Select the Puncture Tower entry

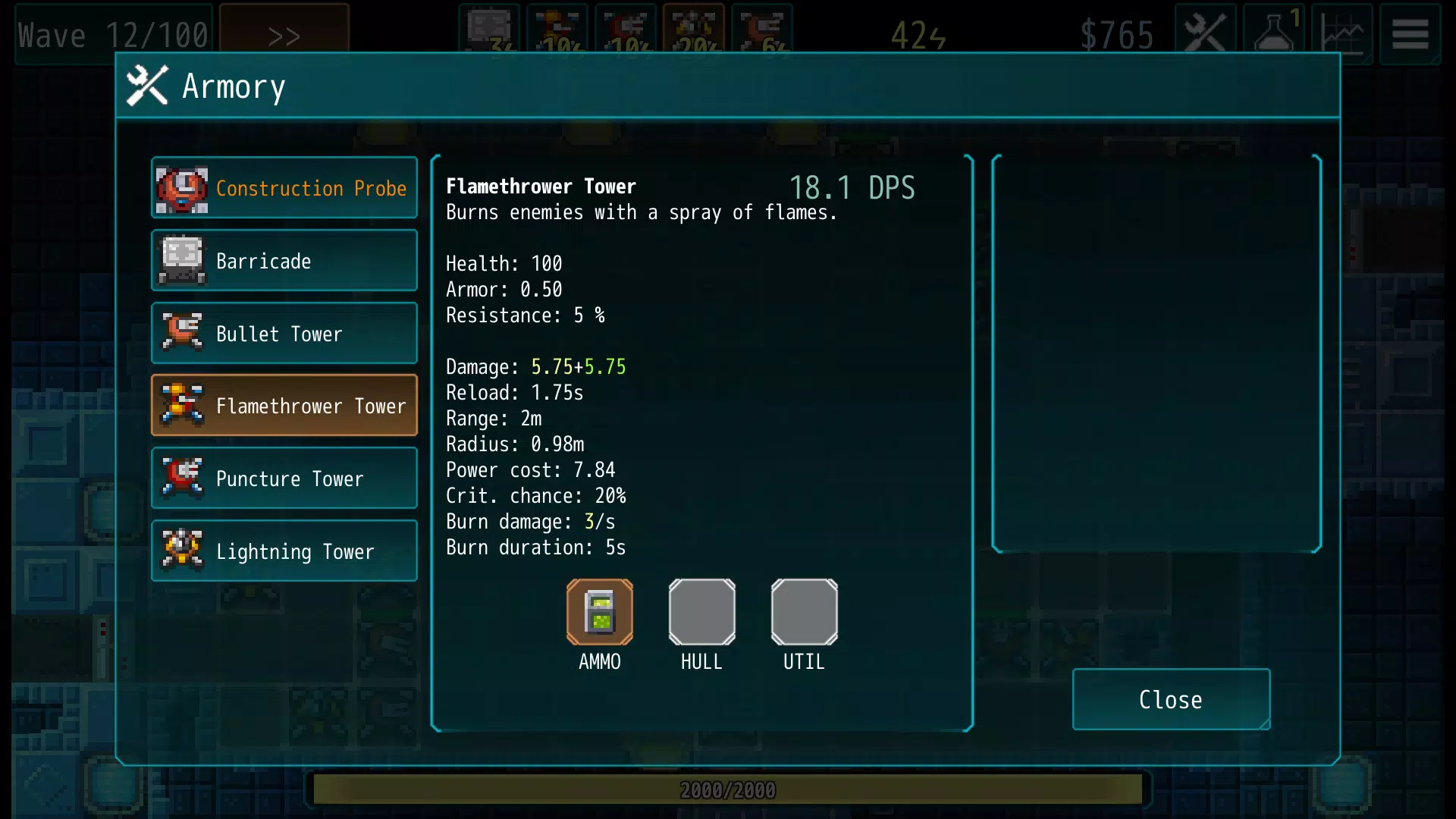tap(284, 479)
